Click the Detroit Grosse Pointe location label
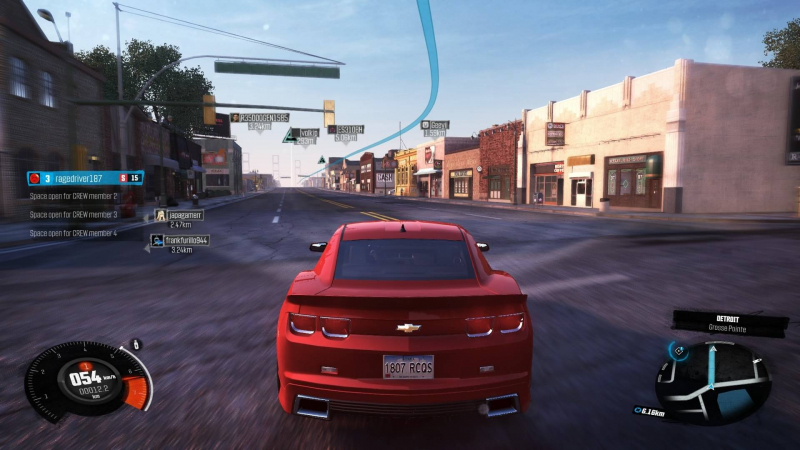 tap(730, 321)
